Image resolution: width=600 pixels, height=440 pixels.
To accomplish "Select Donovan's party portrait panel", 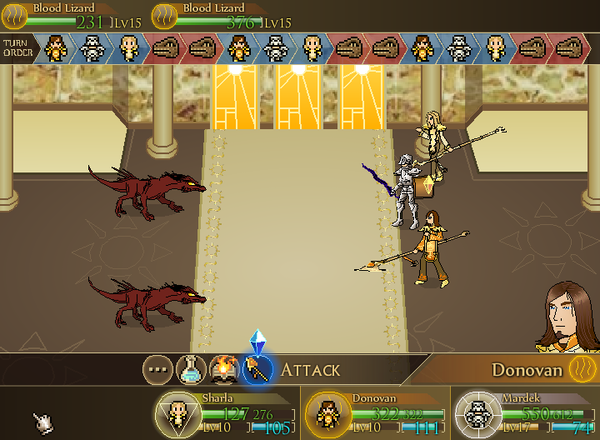I will [324, 412].
